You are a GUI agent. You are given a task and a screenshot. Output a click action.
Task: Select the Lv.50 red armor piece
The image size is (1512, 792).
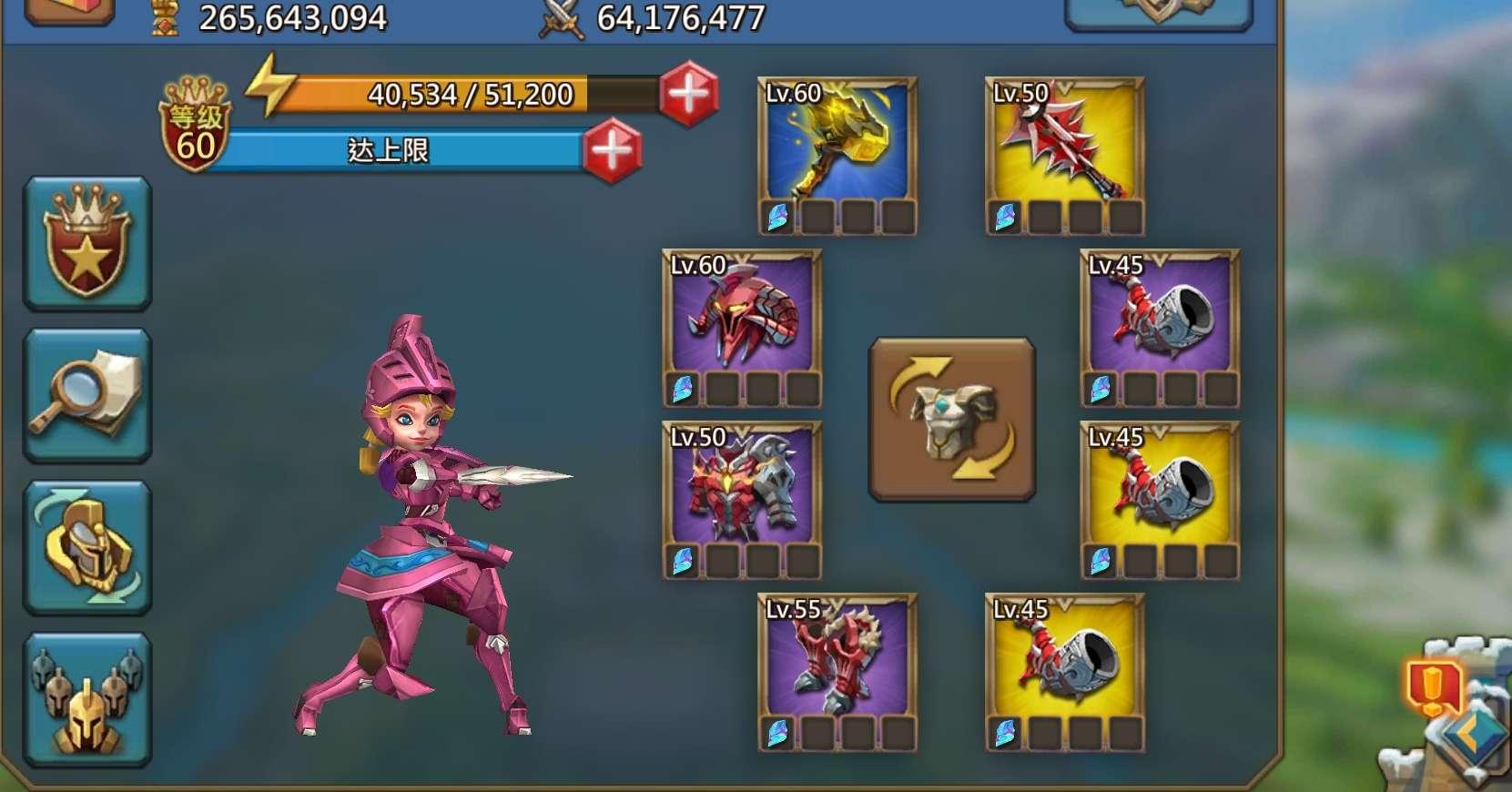[742, 496]
